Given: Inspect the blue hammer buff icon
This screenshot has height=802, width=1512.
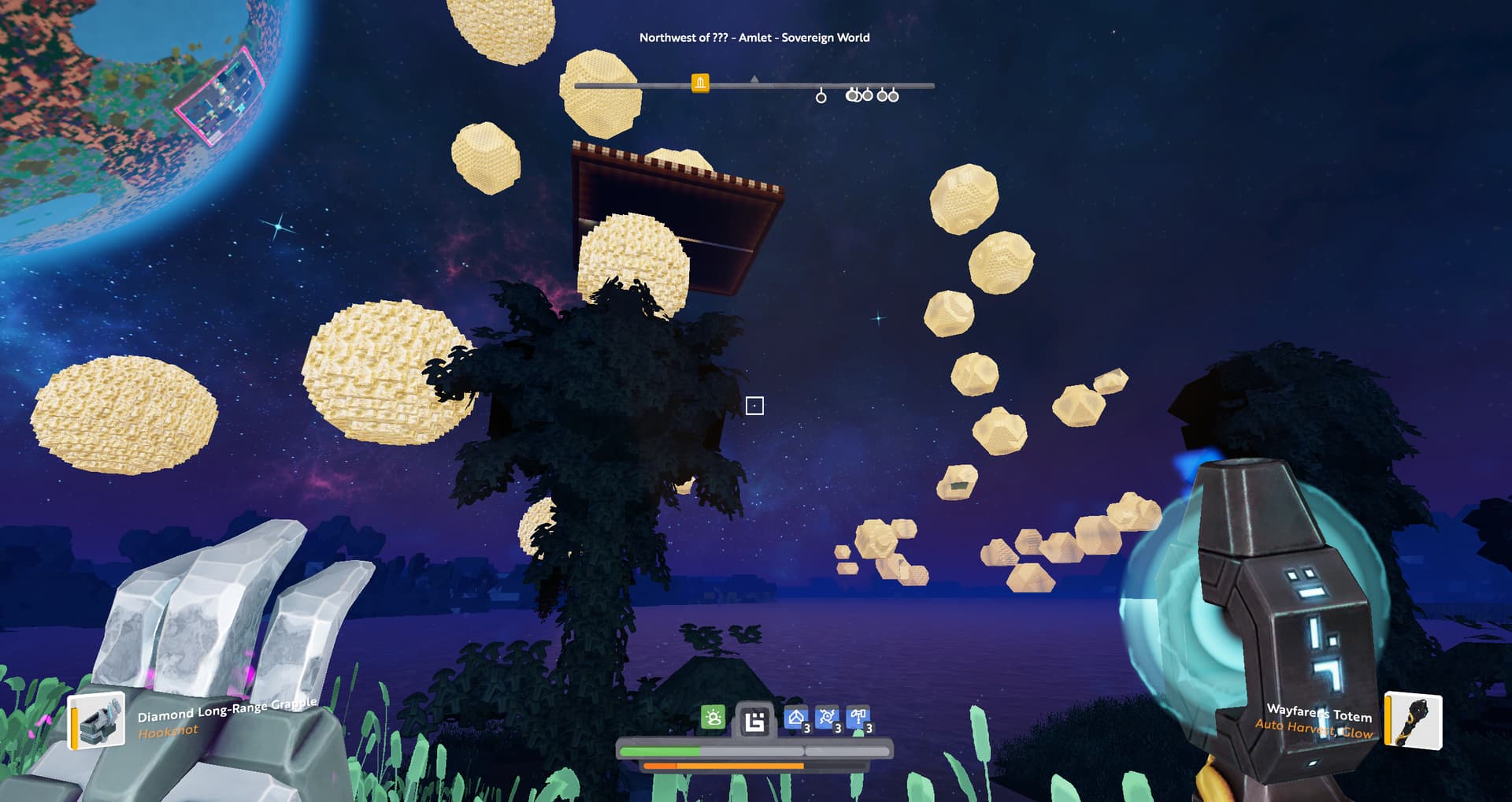Looking at the screenshot, I should 858,718.
